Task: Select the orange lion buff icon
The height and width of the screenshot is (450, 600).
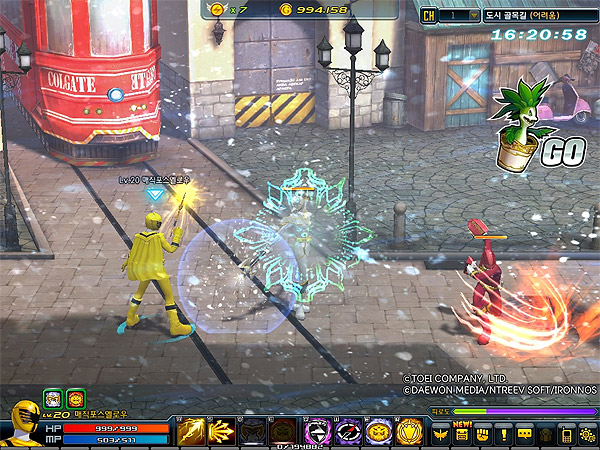Action: coord(75,398)
